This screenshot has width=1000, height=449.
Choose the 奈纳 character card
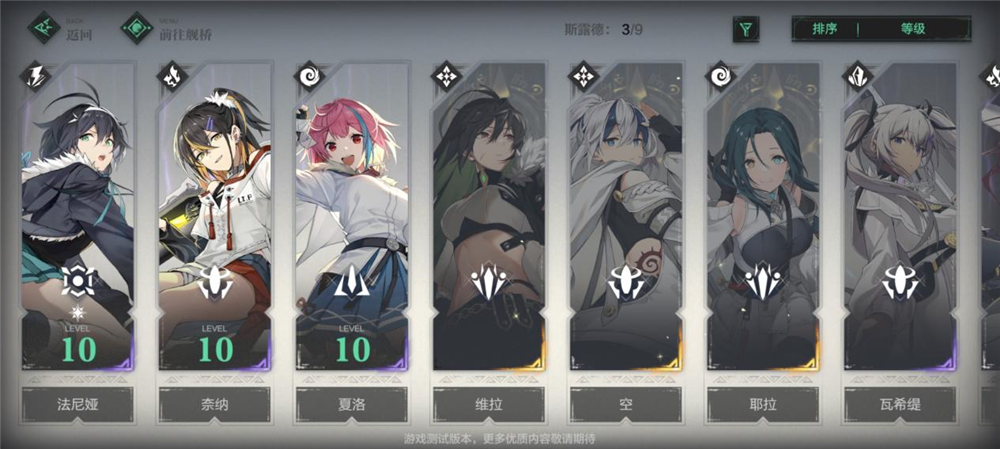click(x=214, y=220)
